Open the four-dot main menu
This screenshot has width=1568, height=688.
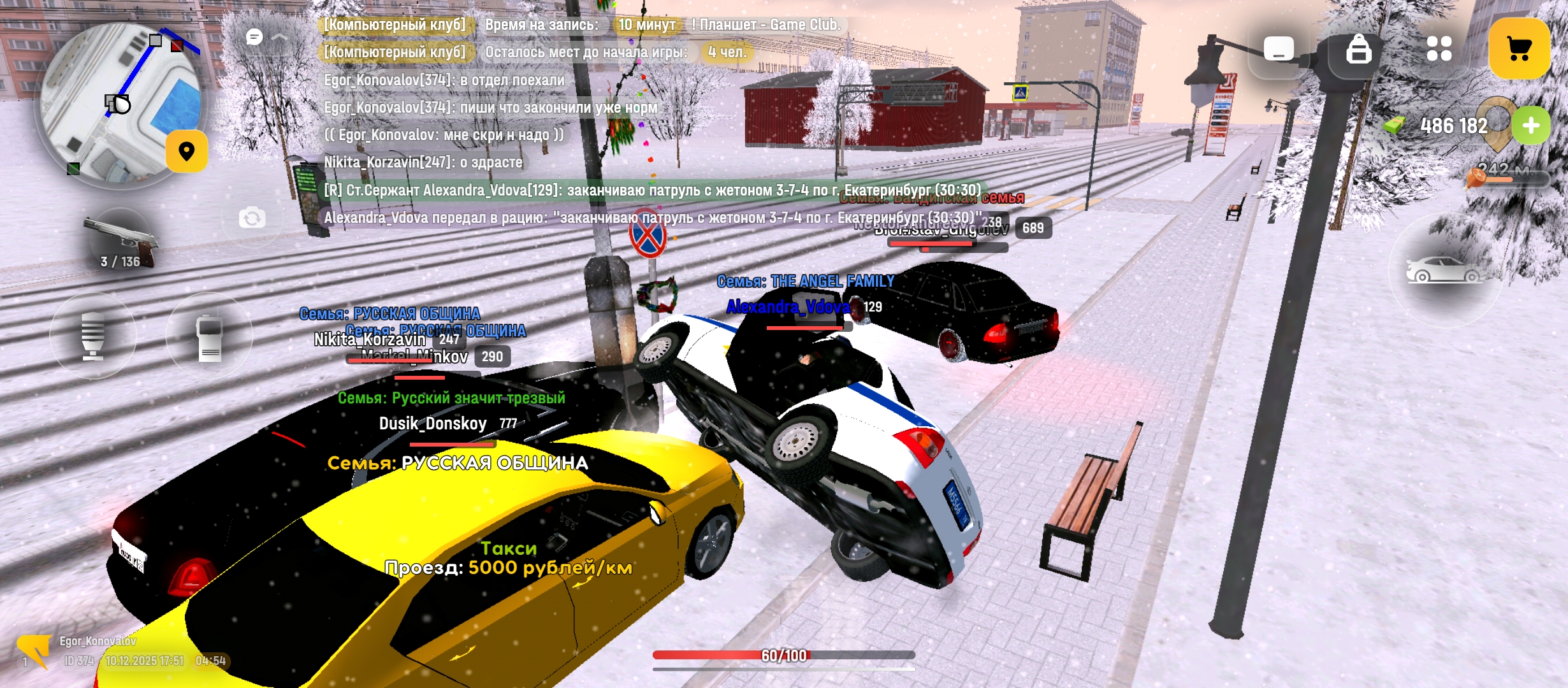[1439, 48]
